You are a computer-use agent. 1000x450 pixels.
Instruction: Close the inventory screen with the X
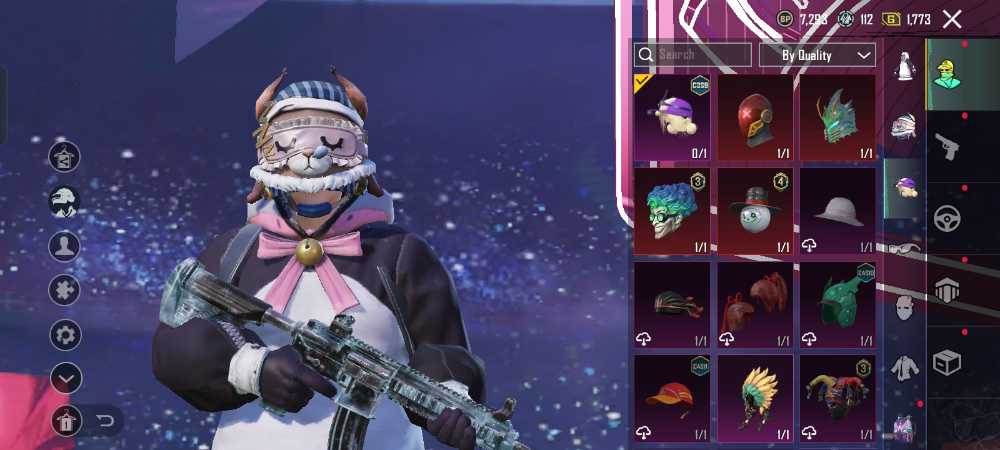click(x=952, y=19)
